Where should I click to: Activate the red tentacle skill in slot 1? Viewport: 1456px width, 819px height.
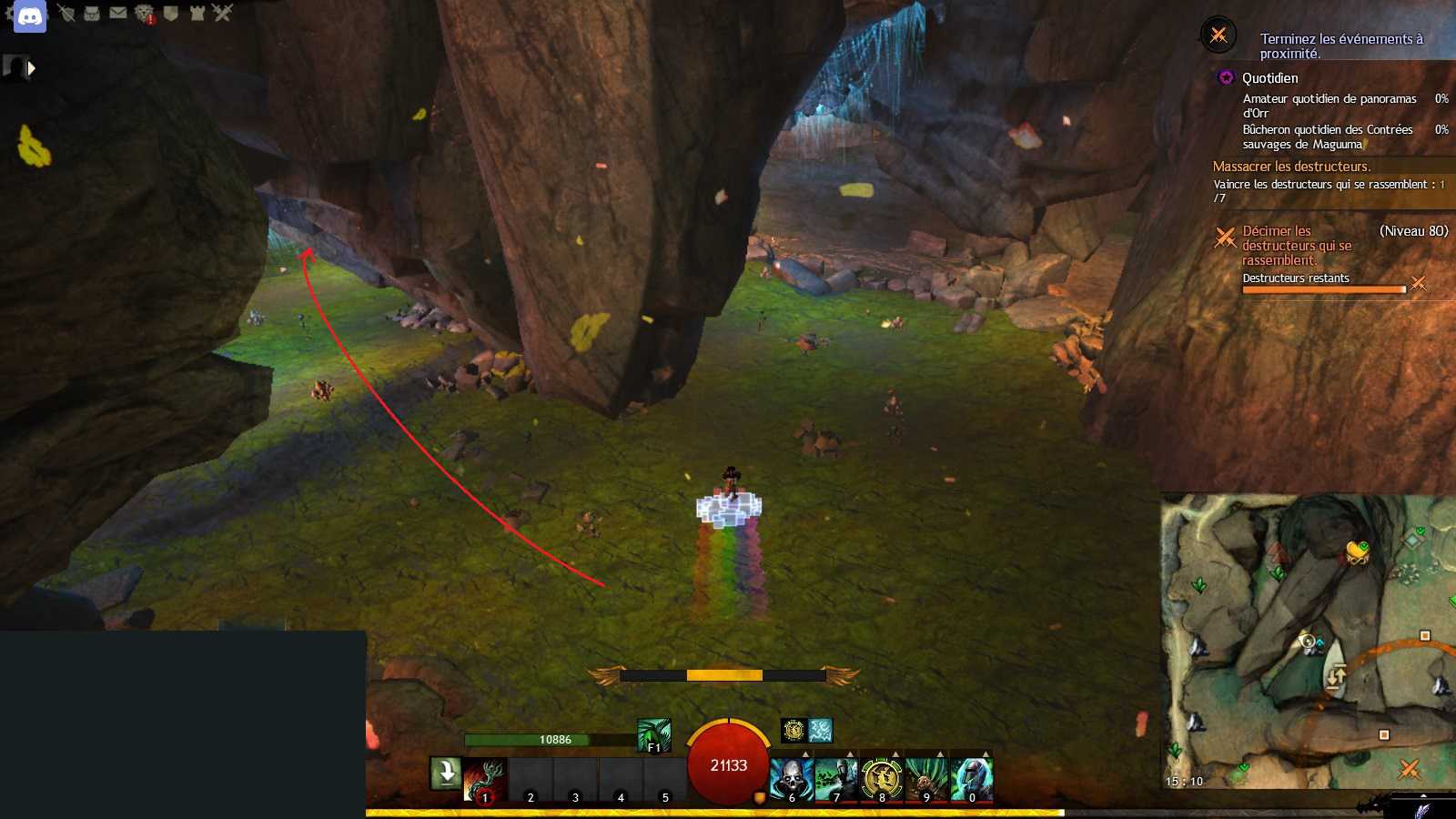484,781
